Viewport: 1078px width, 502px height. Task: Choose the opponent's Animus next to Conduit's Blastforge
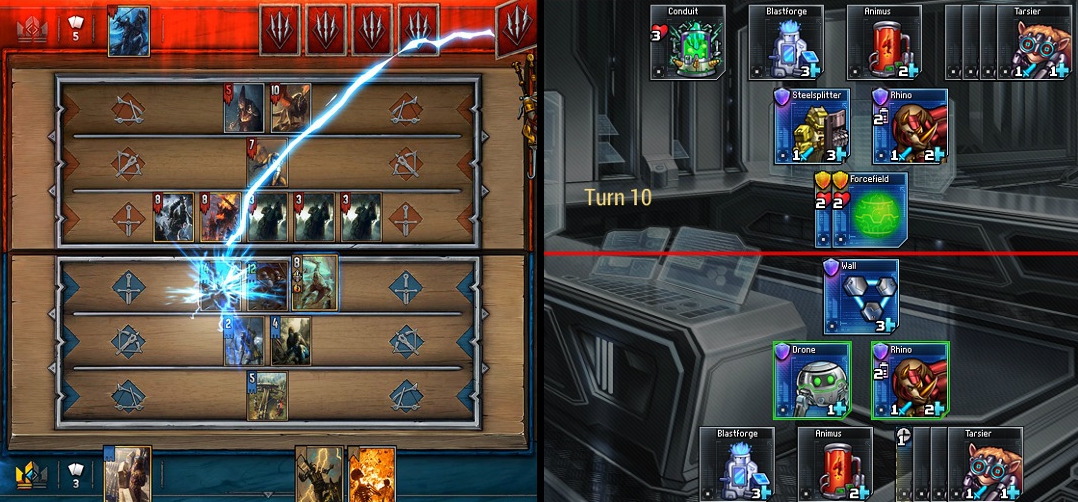(x=883, y=45)
